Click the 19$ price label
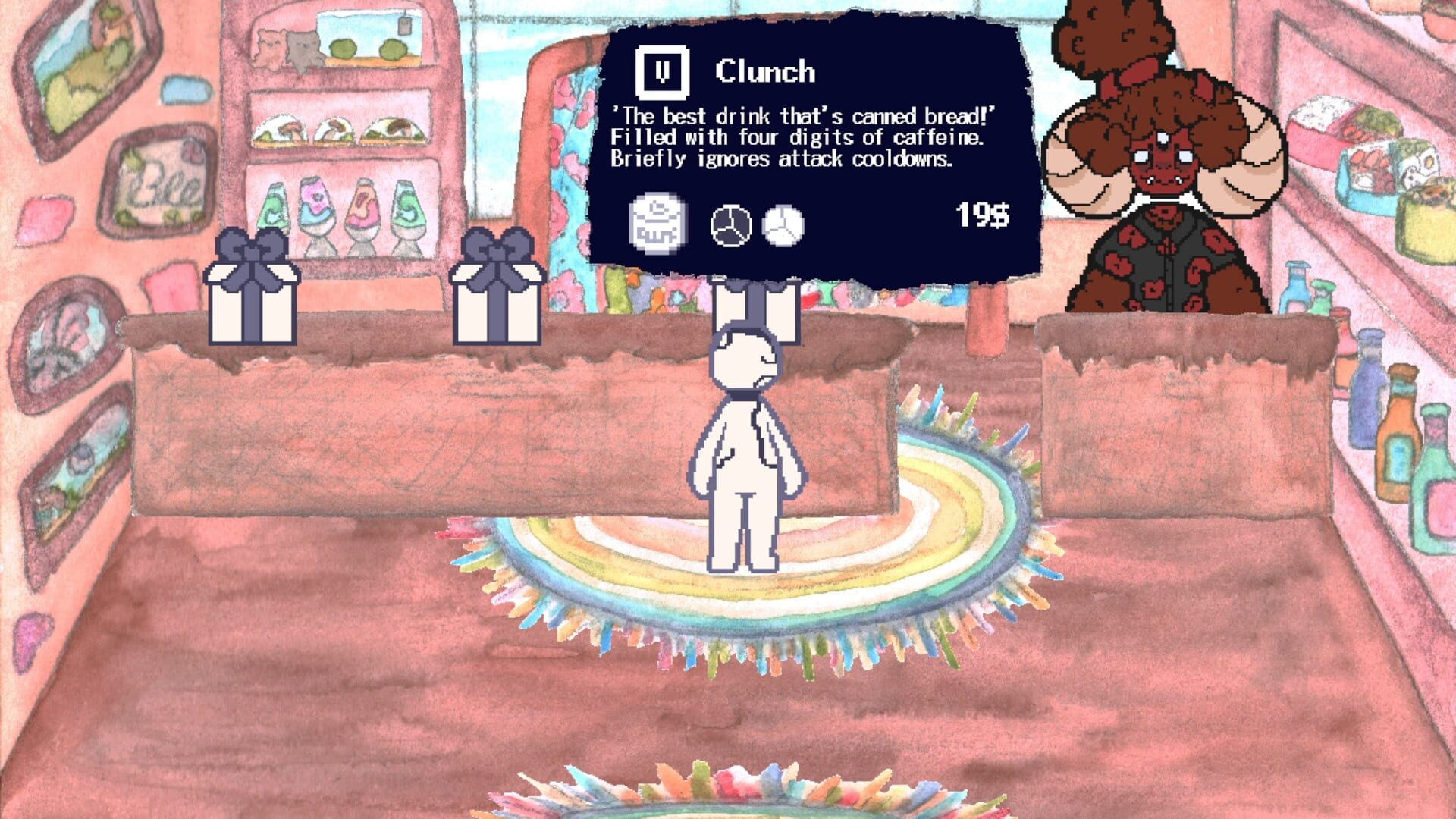The width and height of the screenshot is (1456, 819). click(981, 216)
